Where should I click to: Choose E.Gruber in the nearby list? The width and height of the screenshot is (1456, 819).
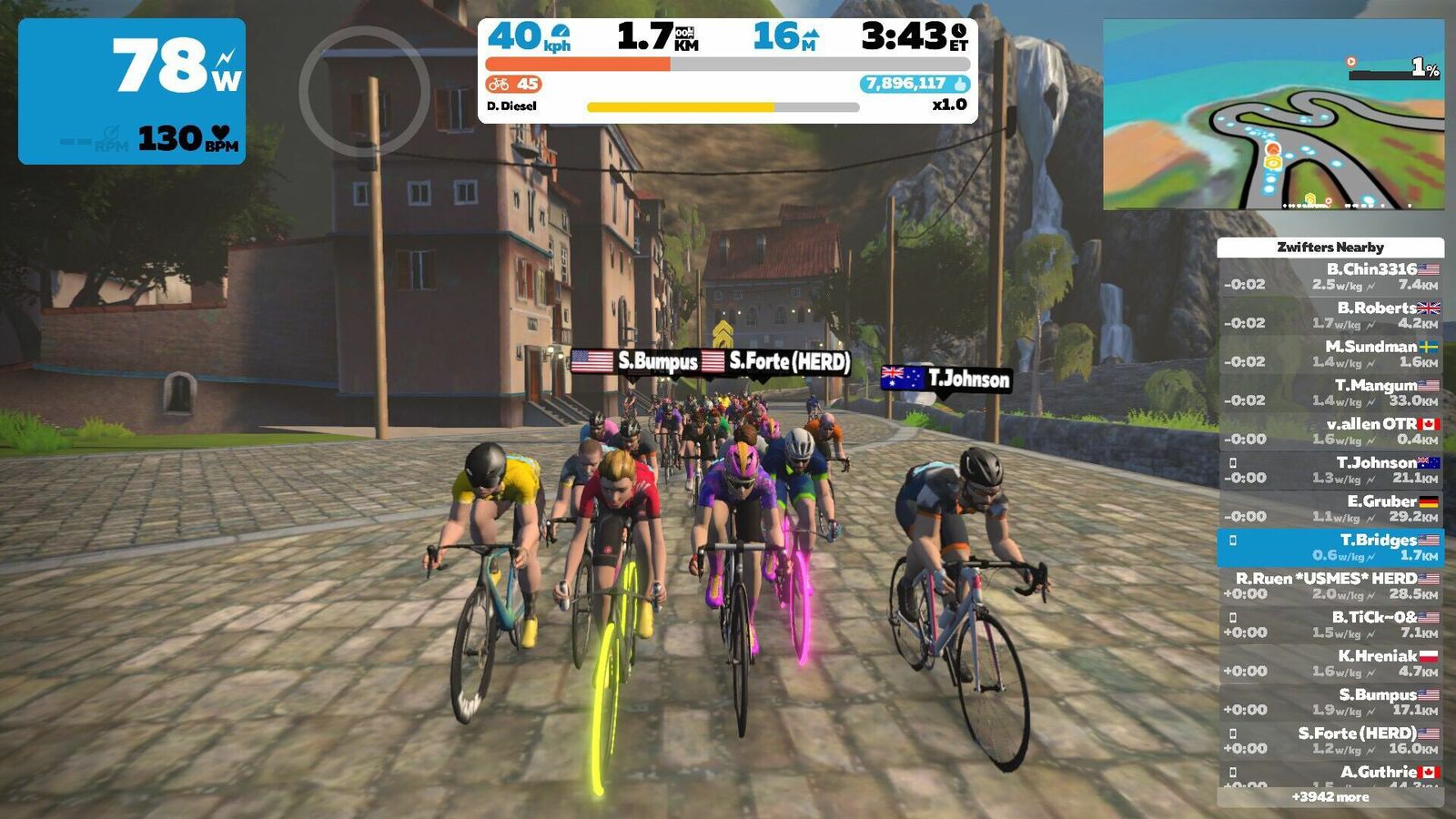[x=1330, y=509]
